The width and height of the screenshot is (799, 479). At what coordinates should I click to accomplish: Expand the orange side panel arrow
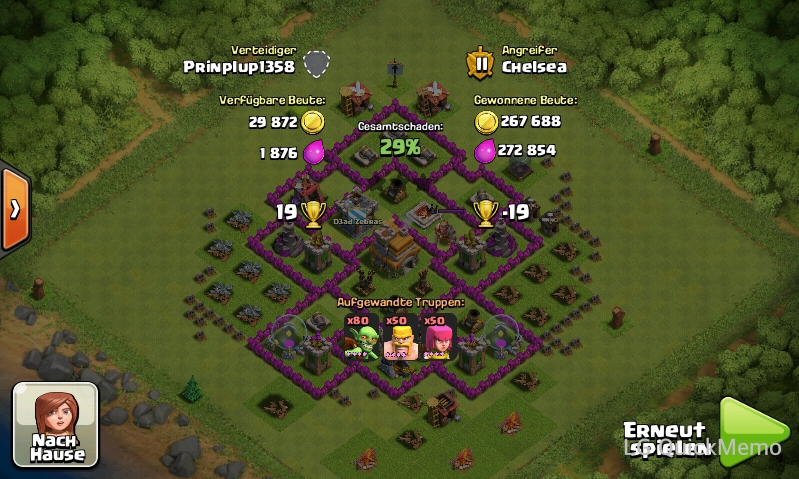[15, 209]
